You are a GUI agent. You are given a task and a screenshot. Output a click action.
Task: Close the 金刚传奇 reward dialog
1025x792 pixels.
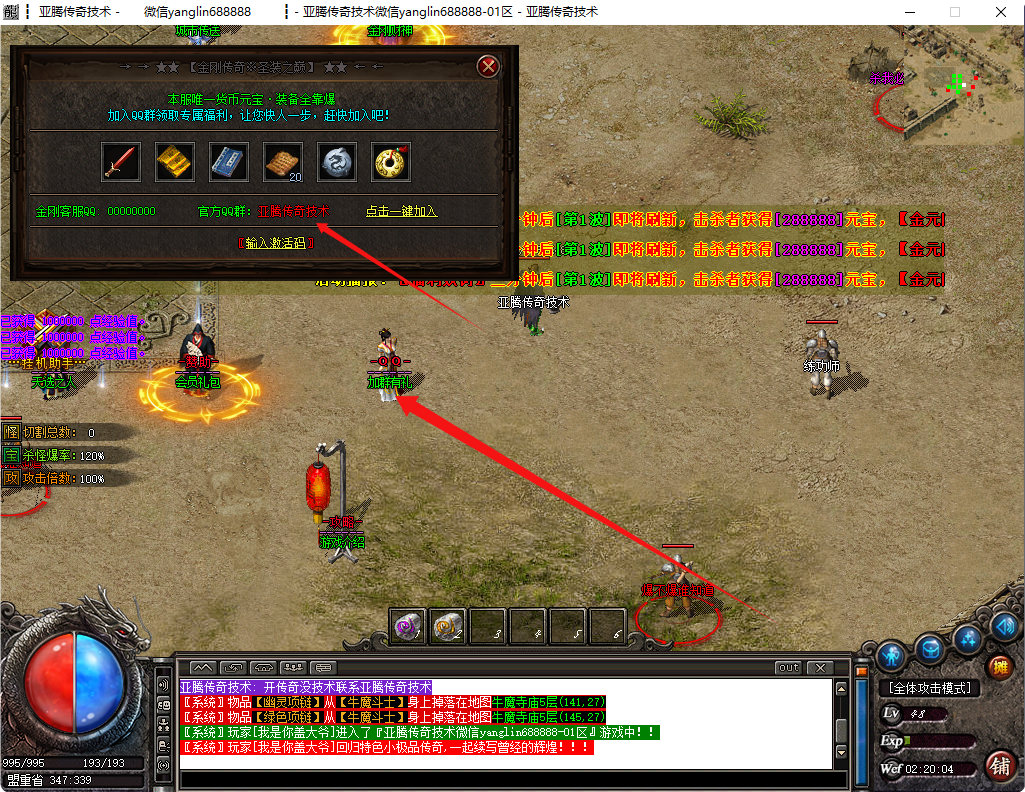tap(488, 67)
